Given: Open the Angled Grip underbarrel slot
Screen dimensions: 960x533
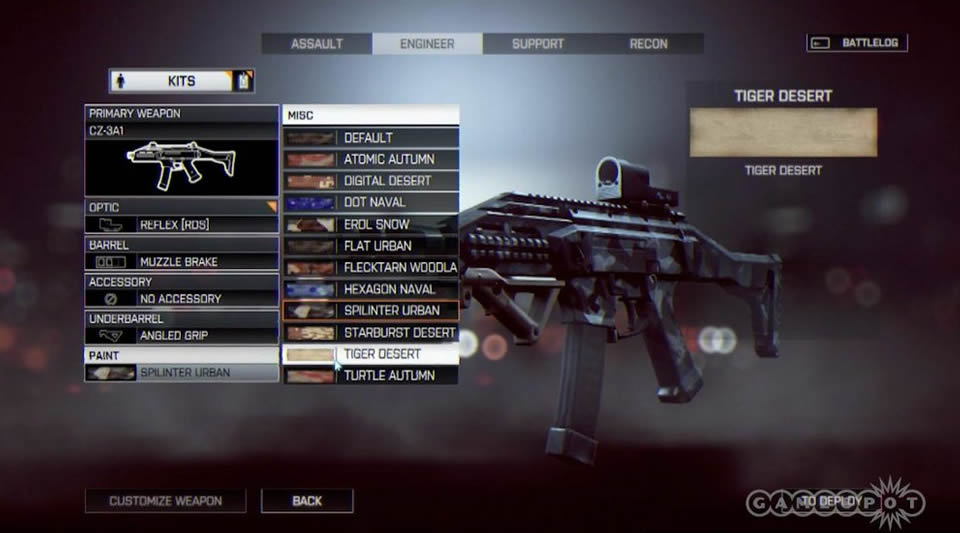Looking at the screenshot, I should [x=181, y=335].
